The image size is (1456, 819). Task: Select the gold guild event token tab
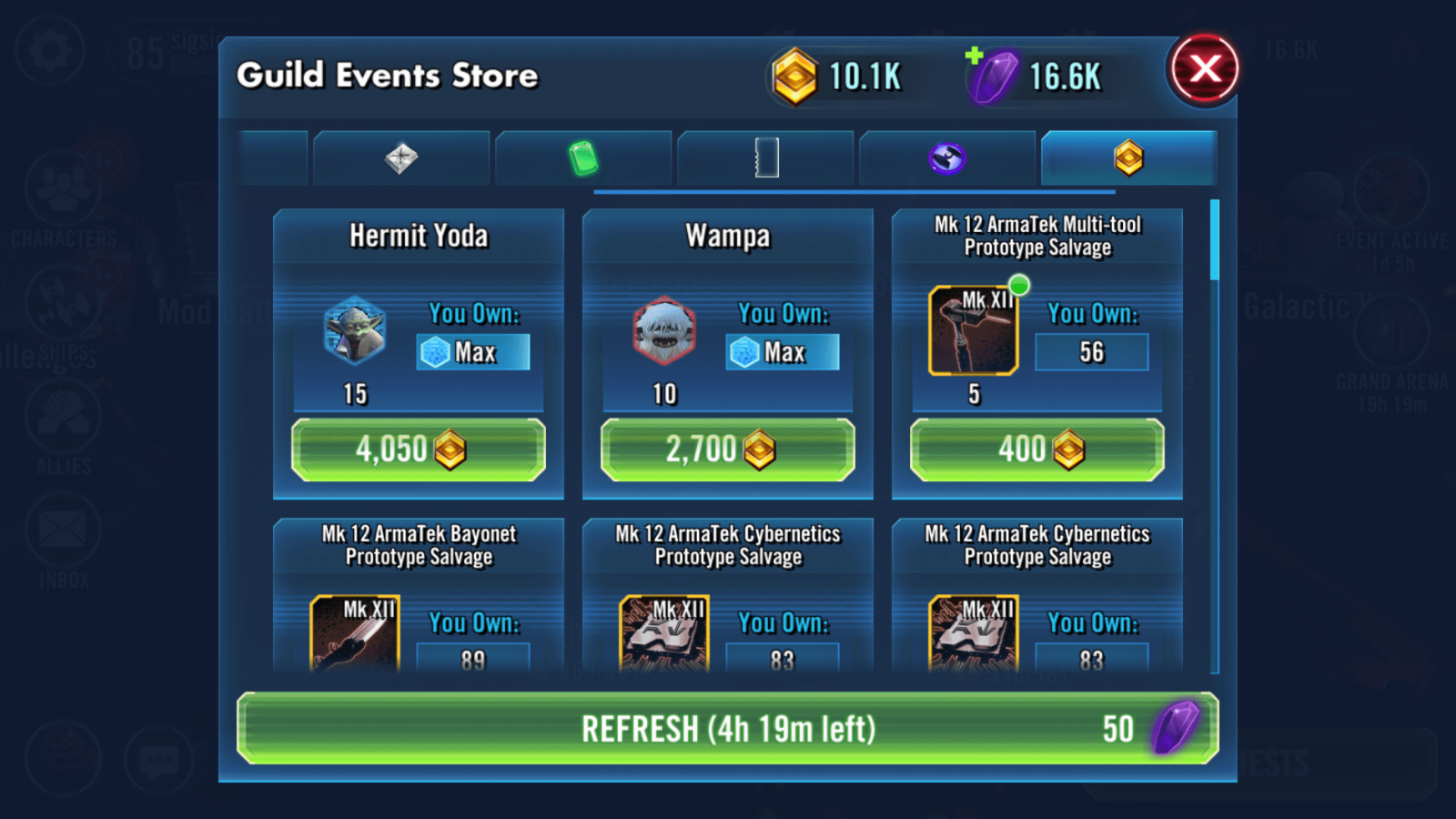click(x=1128, y=158)
